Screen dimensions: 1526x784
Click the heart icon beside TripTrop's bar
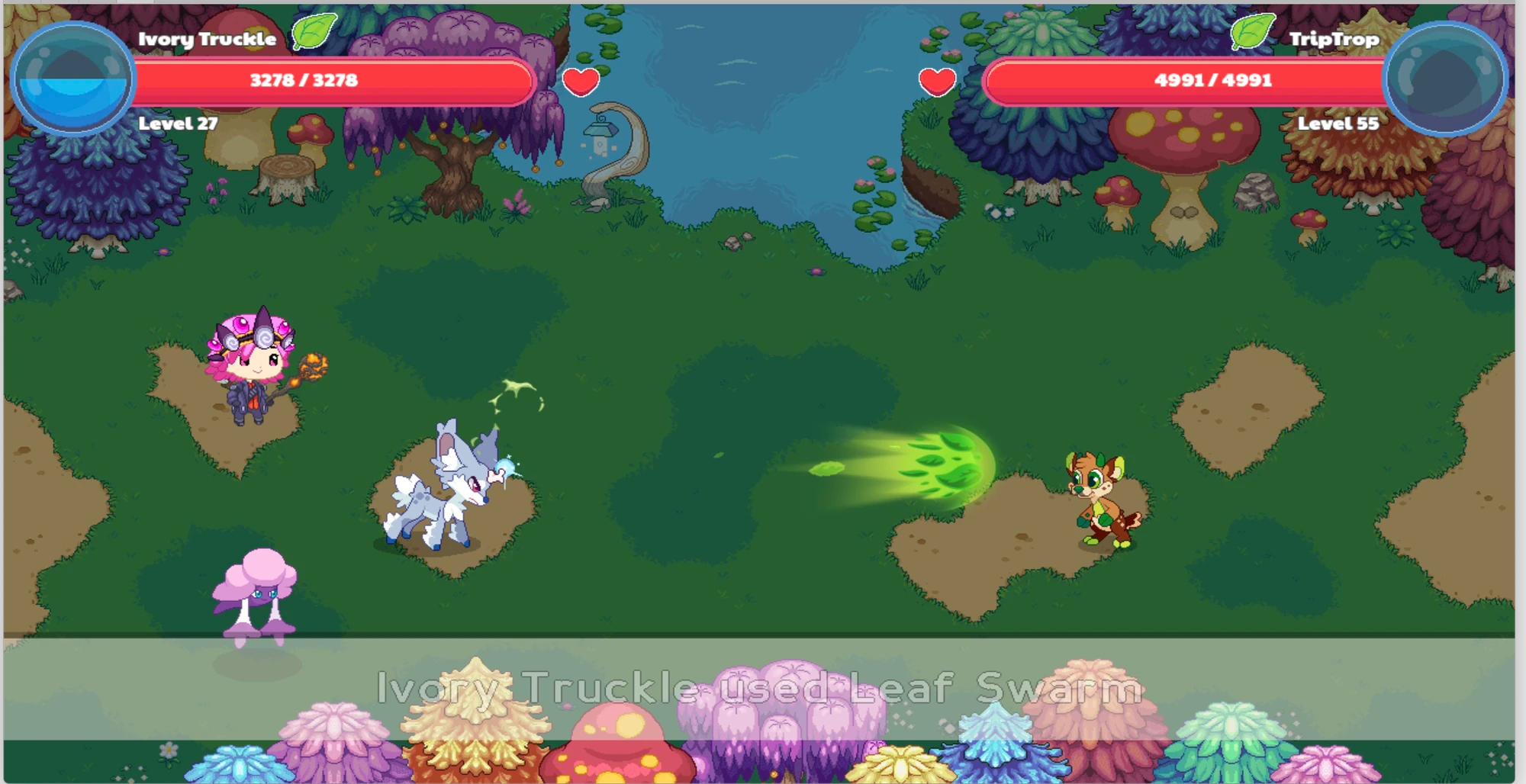click(936, 79)
